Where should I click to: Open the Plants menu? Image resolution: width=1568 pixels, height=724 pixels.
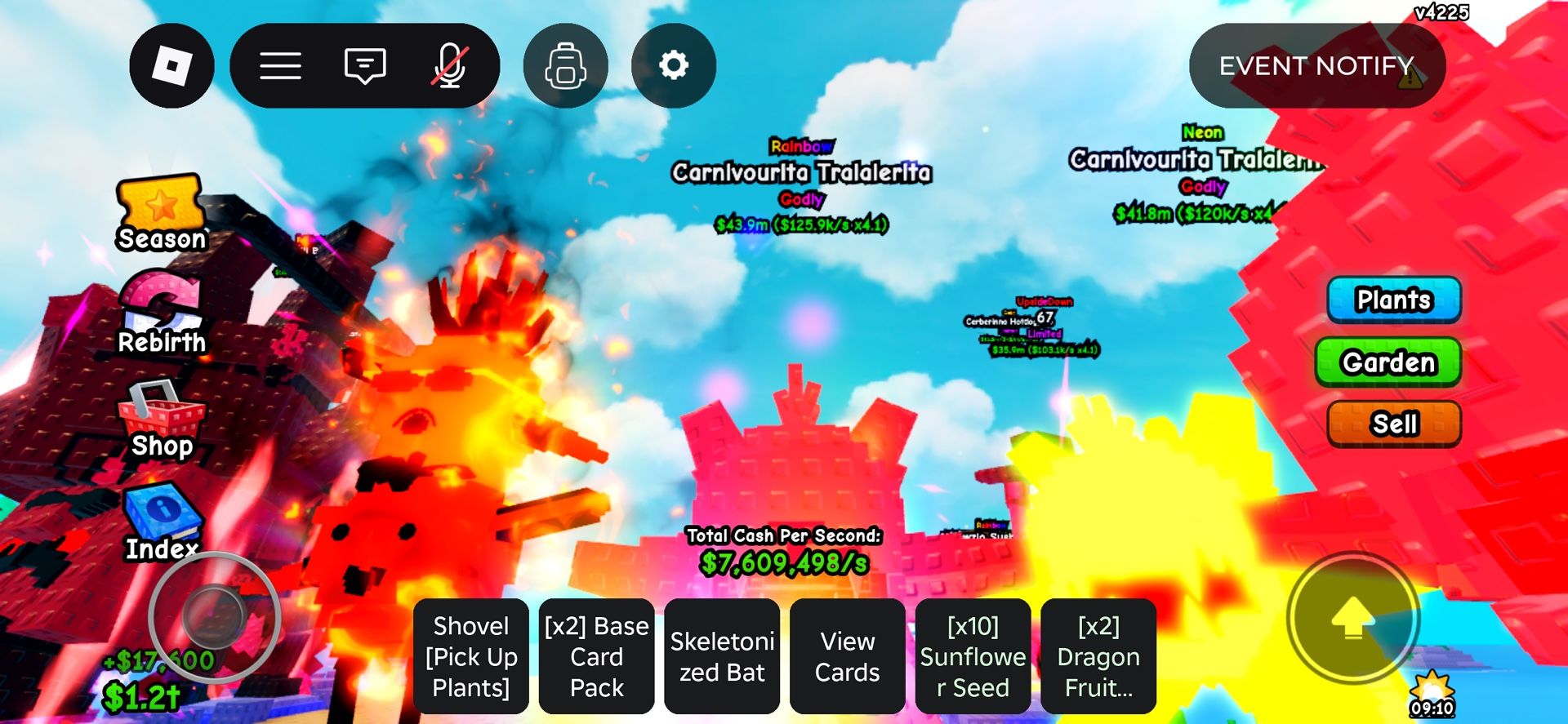tap(1393, 300)
